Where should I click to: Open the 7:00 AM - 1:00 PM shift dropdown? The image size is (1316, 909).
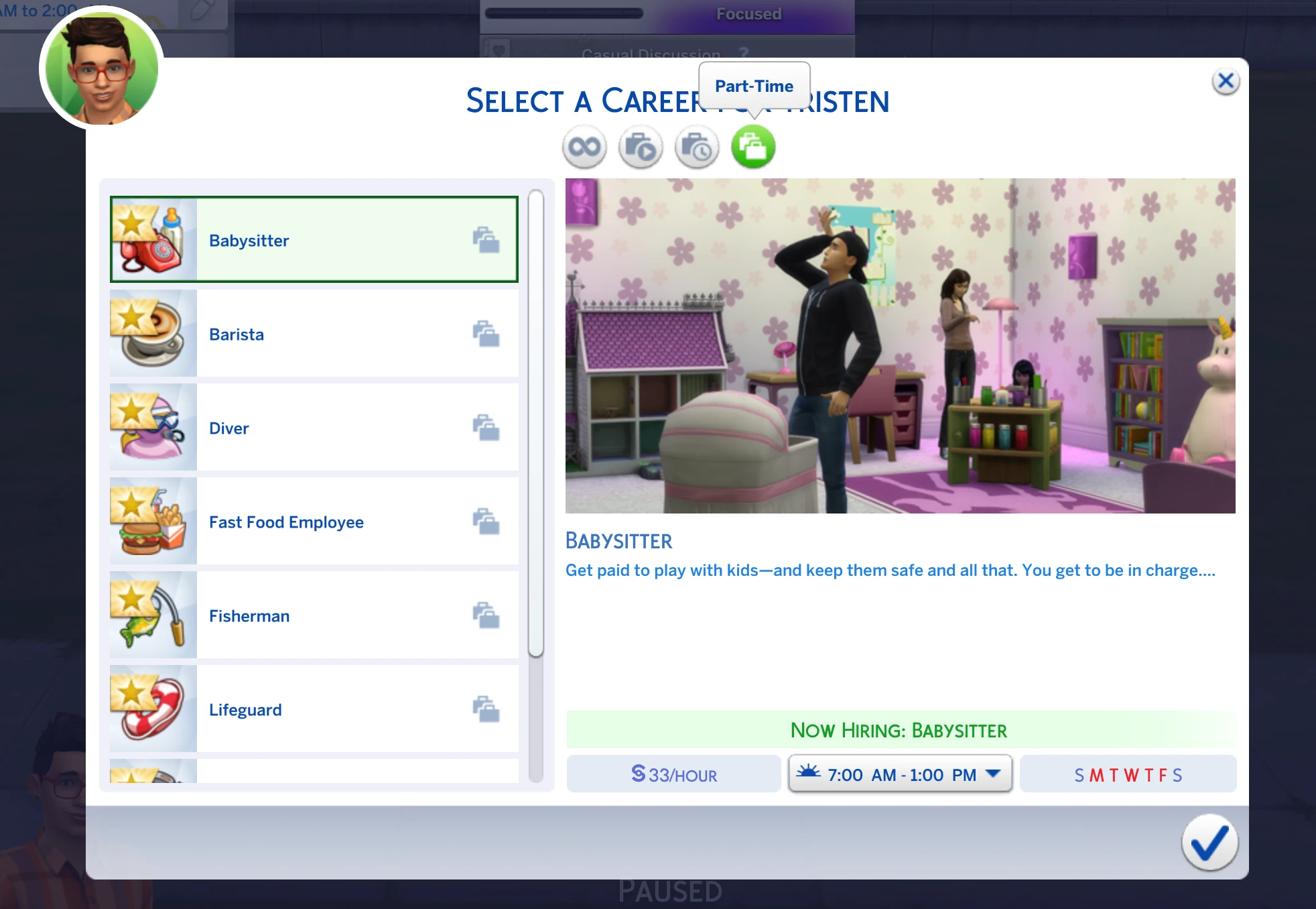point(899,774)
